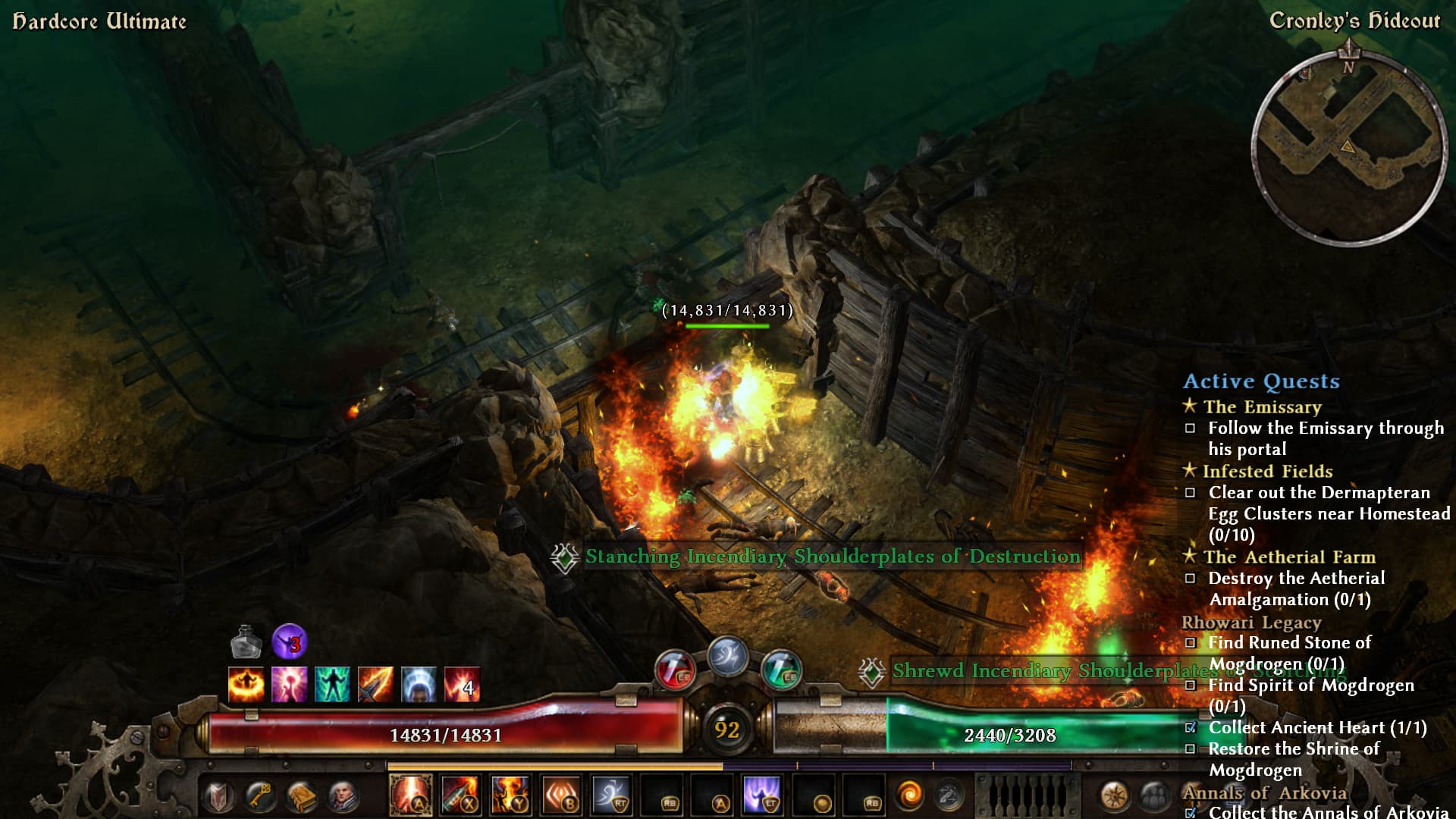Viewport: 1456px width, 819px height.
Task: Use the green energy potion
Action: (781, 670)
